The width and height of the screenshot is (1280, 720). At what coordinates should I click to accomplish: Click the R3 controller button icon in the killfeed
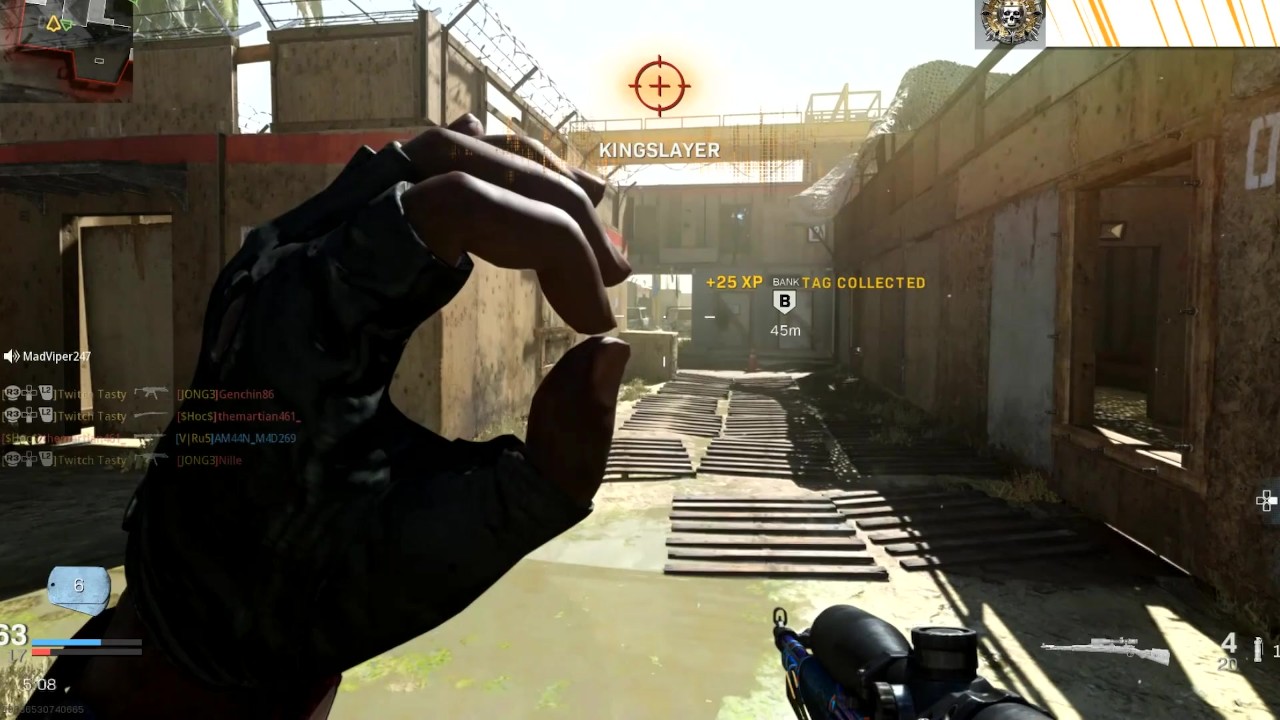point(13,394)
